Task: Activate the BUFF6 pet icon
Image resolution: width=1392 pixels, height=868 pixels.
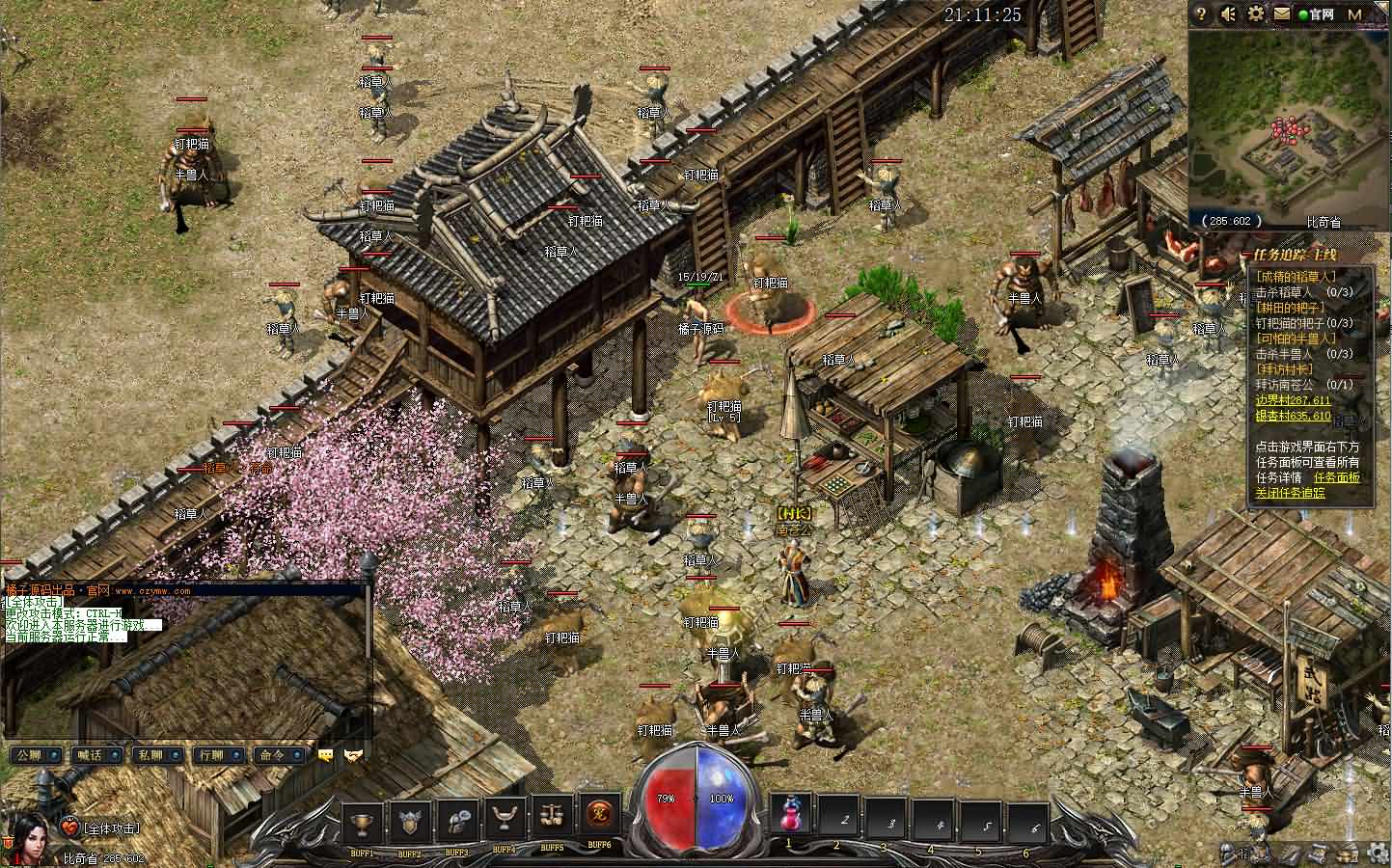Action: 599,819
